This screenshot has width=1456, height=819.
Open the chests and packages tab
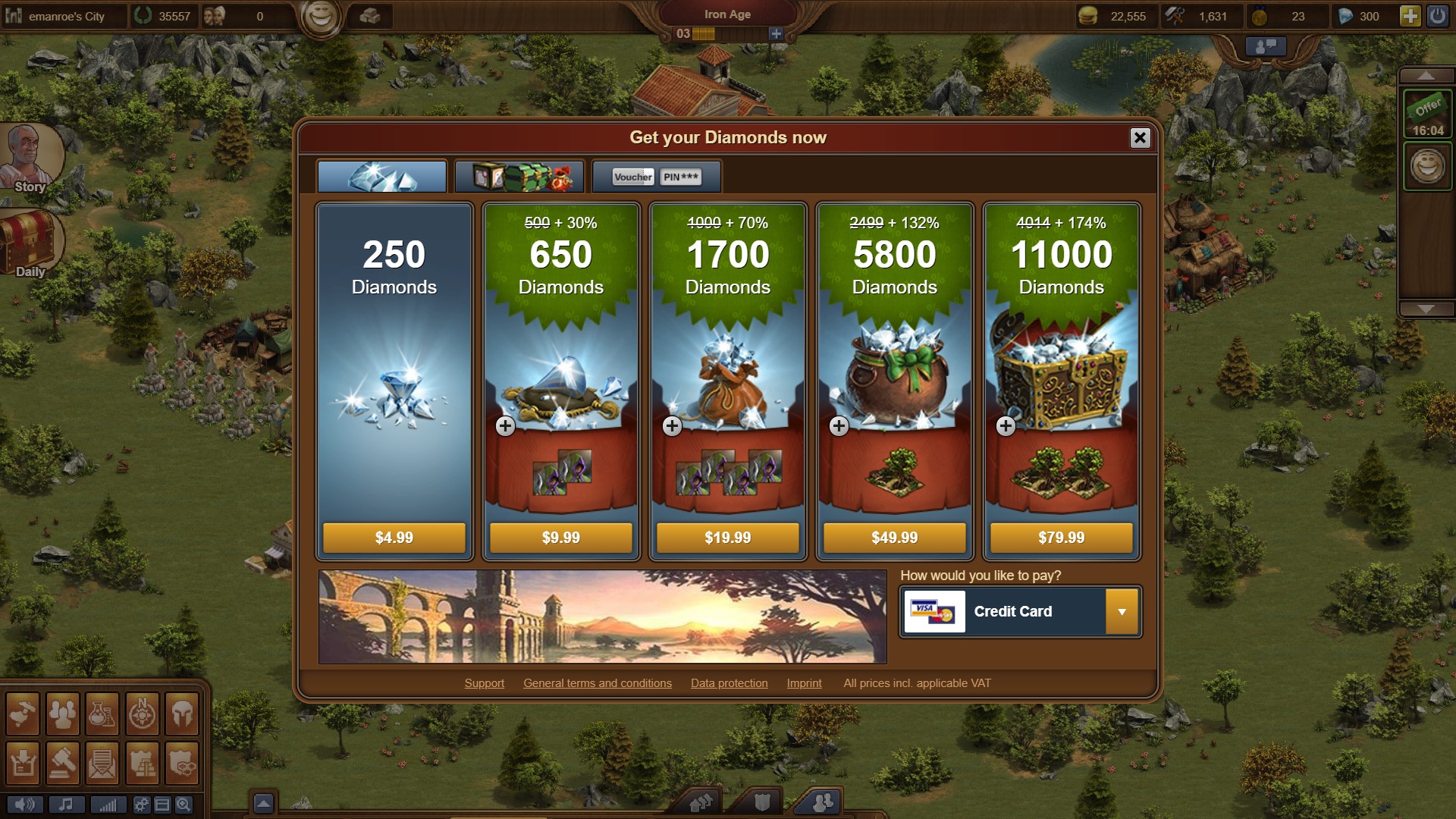tap(519, 177)
